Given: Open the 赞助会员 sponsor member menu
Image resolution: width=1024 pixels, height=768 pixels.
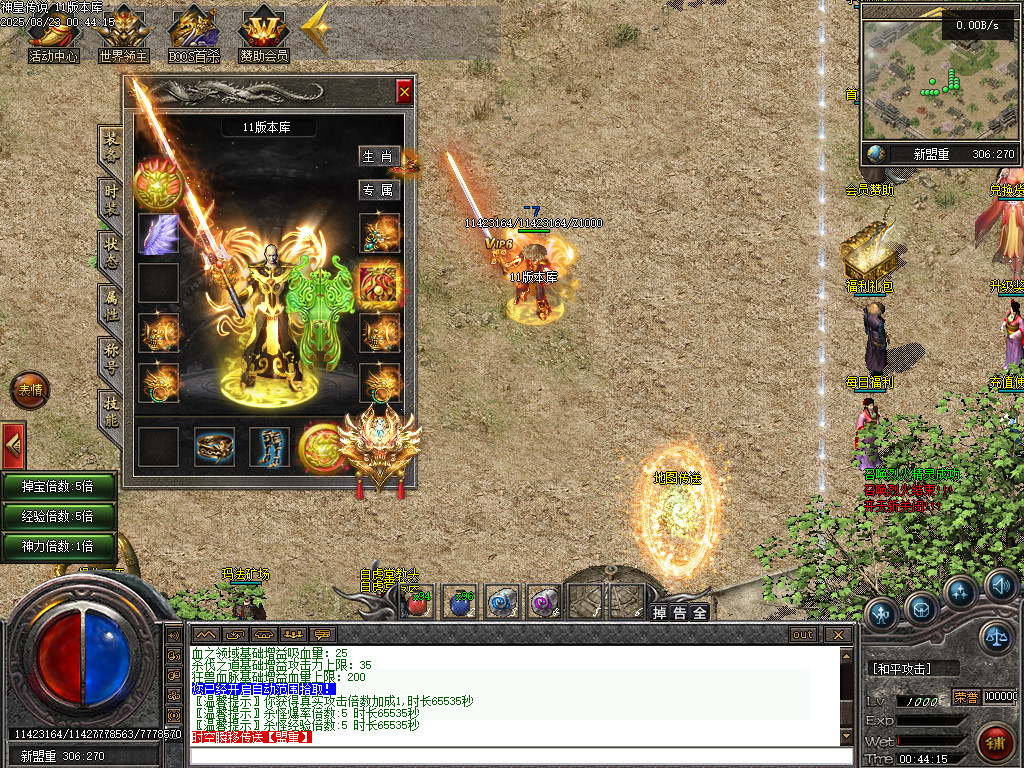Looking at the screenshot, I should 263,36.
